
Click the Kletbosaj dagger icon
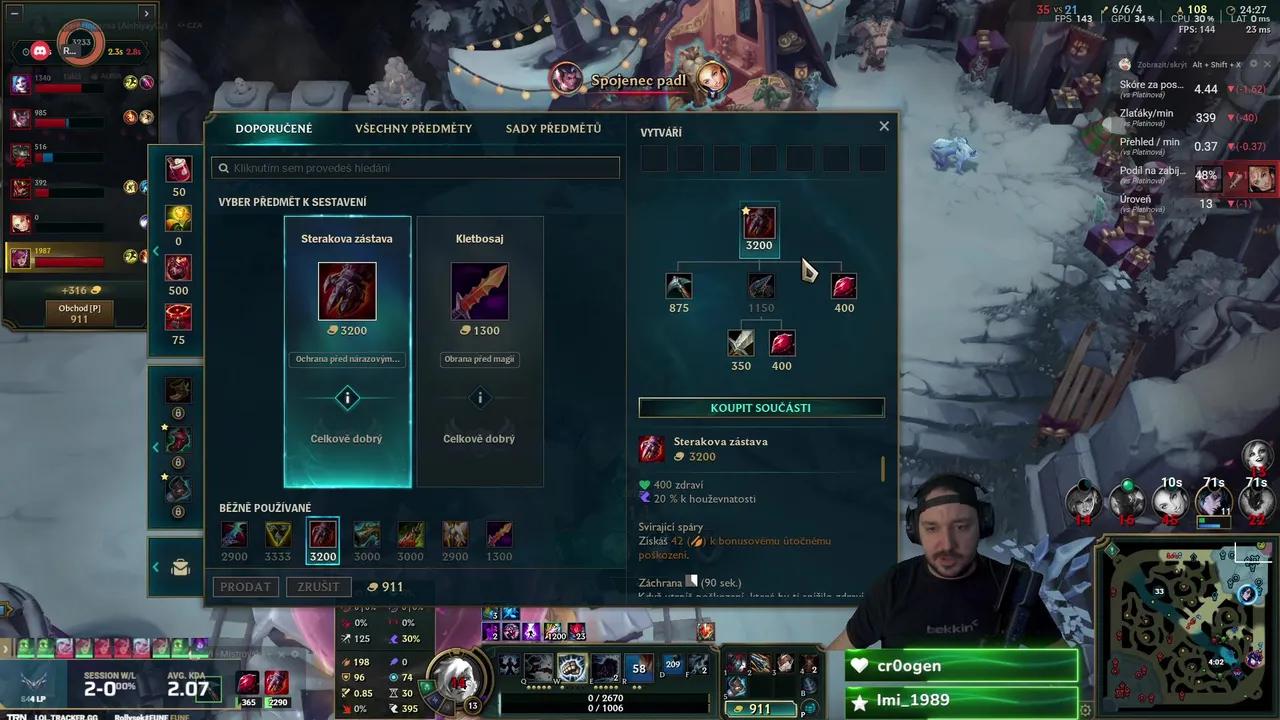coord(479,291)
